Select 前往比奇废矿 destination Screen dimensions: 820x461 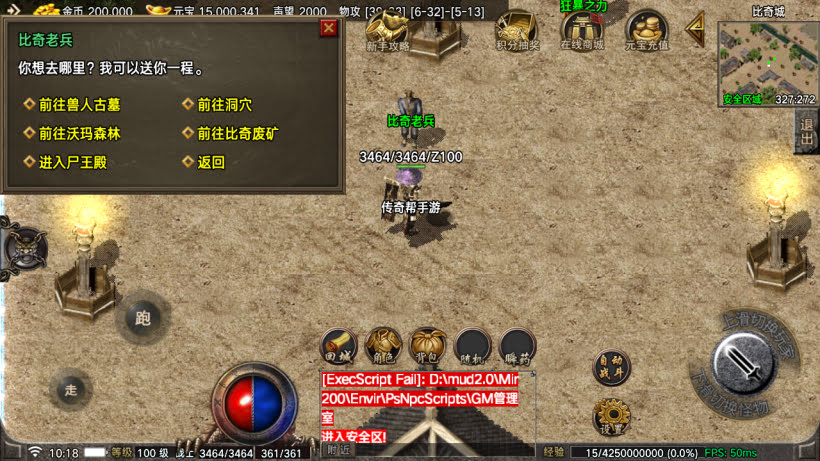click(x=237, y=133)
